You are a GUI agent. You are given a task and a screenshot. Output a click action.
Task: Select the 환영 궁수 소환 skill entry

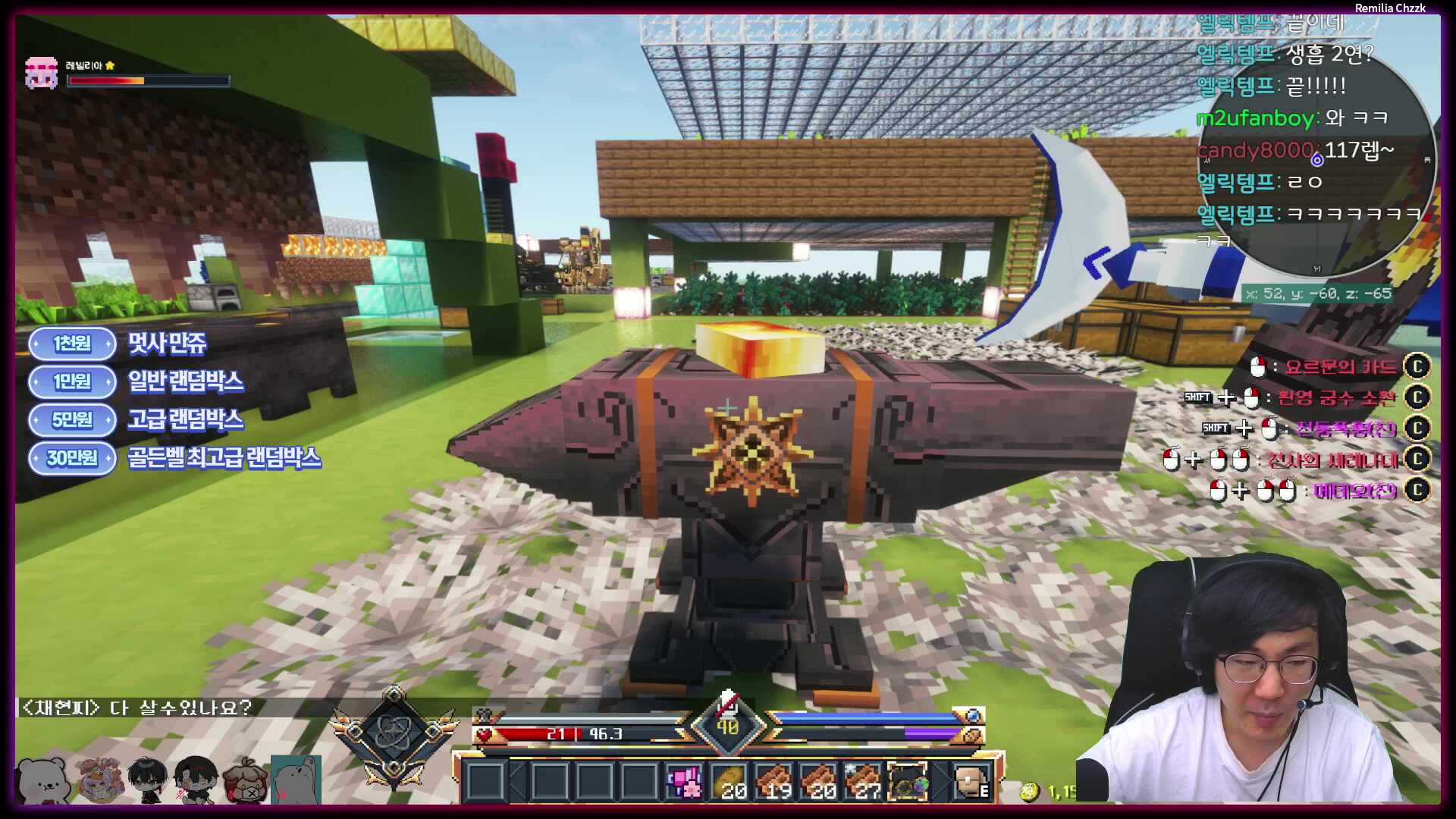pos(1335,397)
